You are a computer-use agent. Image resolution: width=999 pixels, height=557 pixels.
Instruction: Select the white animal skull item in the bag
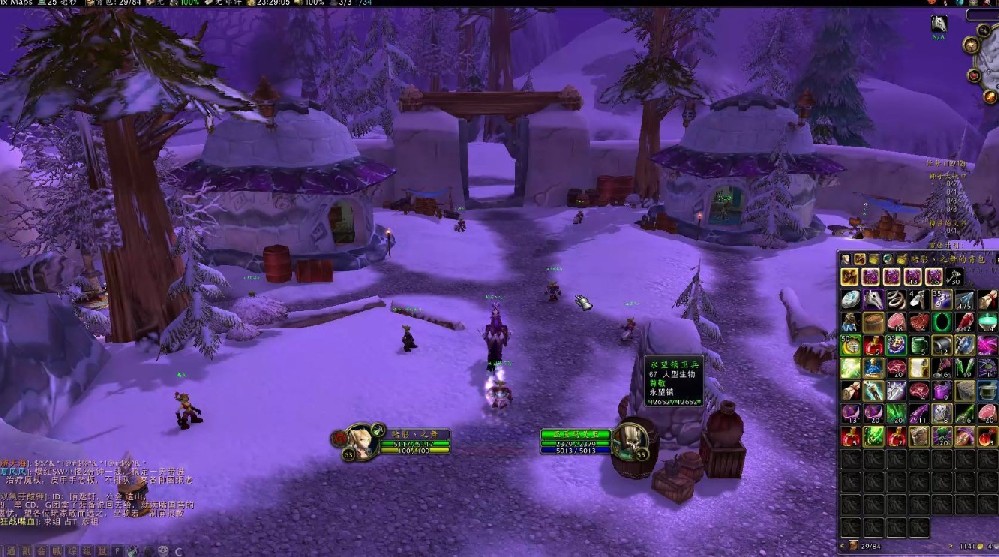874,298
